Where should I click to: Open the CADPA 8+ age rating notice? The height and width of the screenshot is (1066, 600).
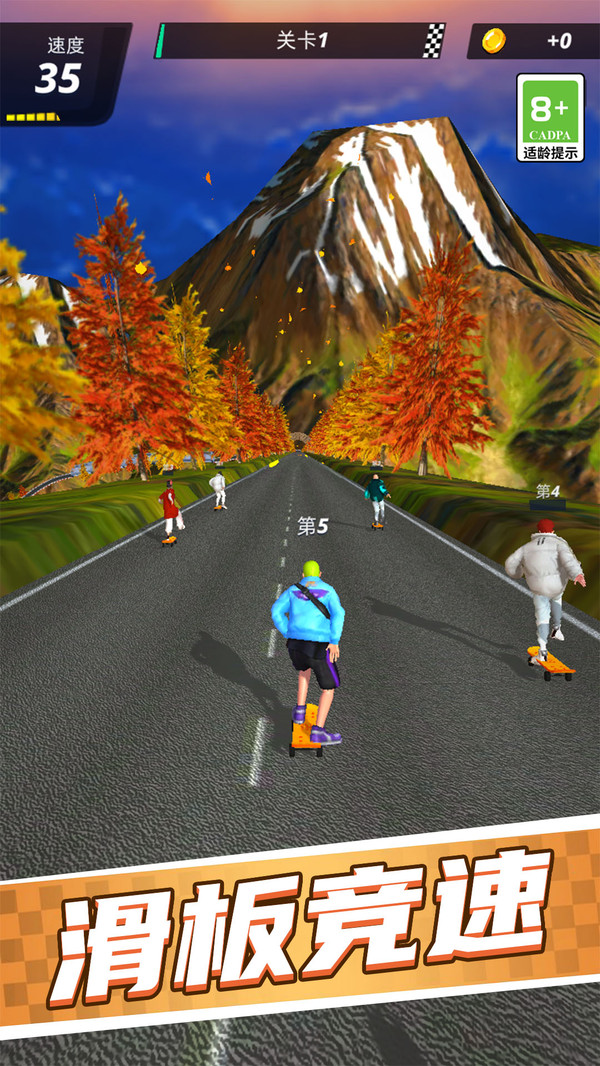click(x=550, y=118)
